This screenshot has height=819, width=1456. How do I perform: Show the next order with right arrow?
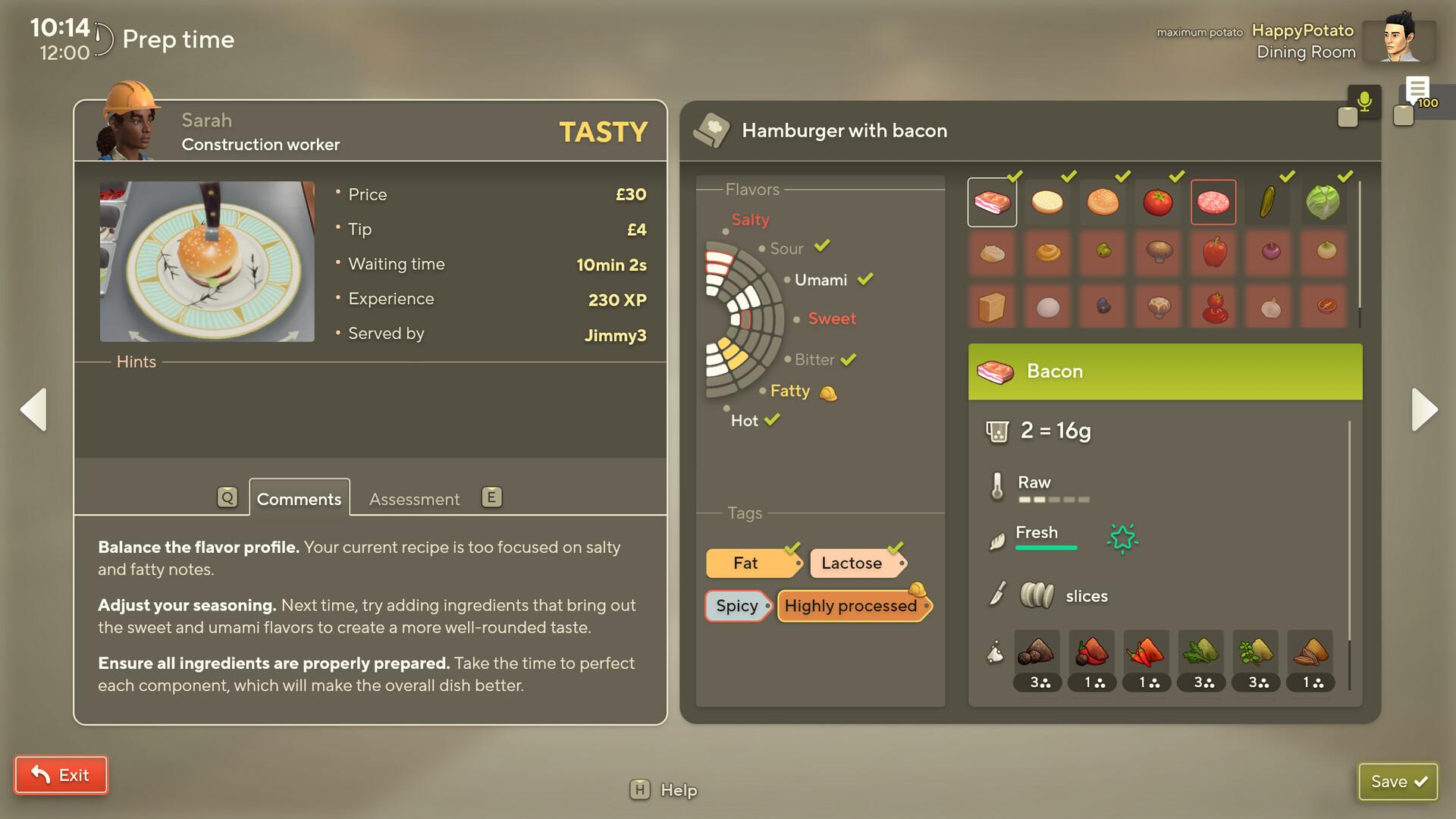1424,409
